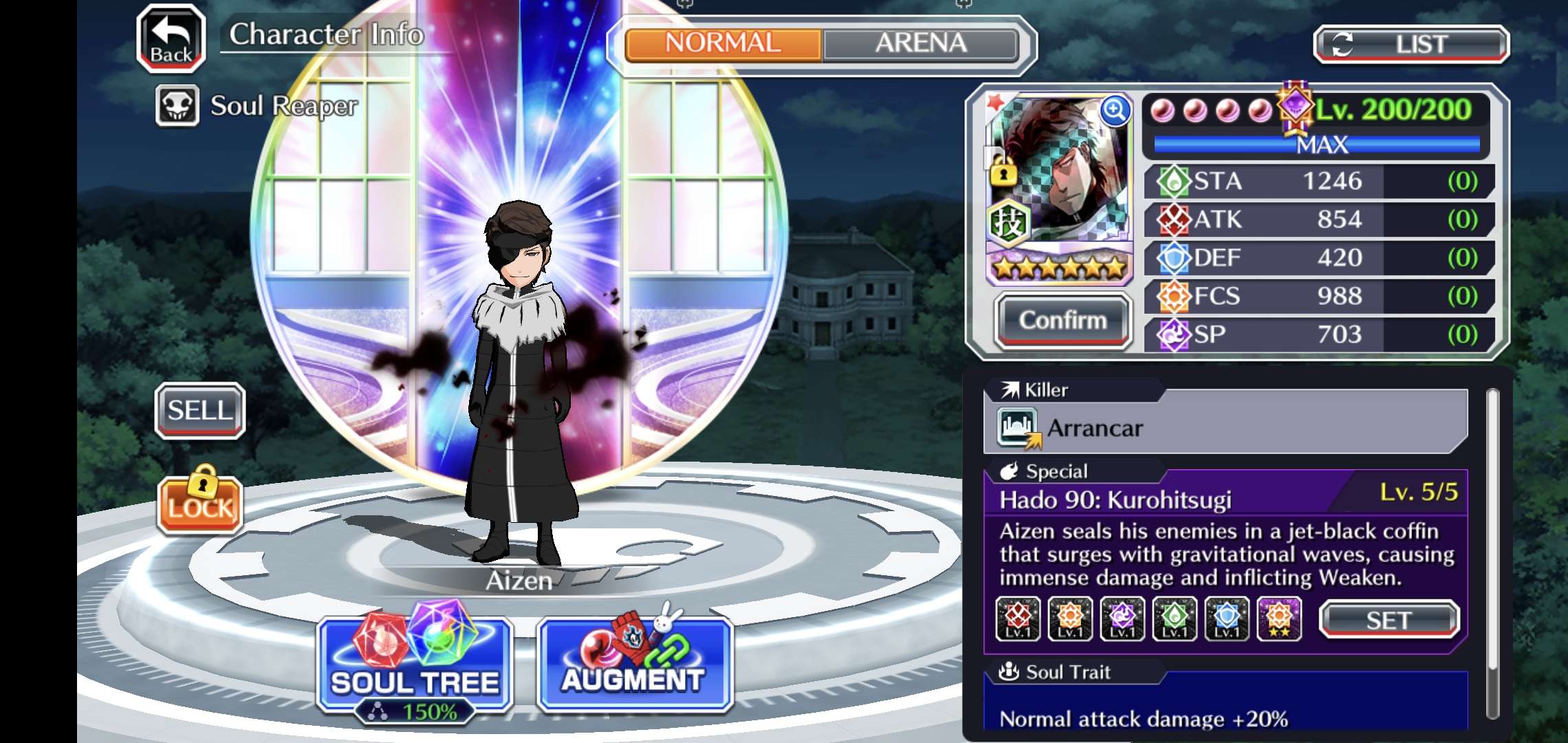Magnify Aizen's character portrait
This screenshot has width=1568, height=743.
click(1114, 110)
